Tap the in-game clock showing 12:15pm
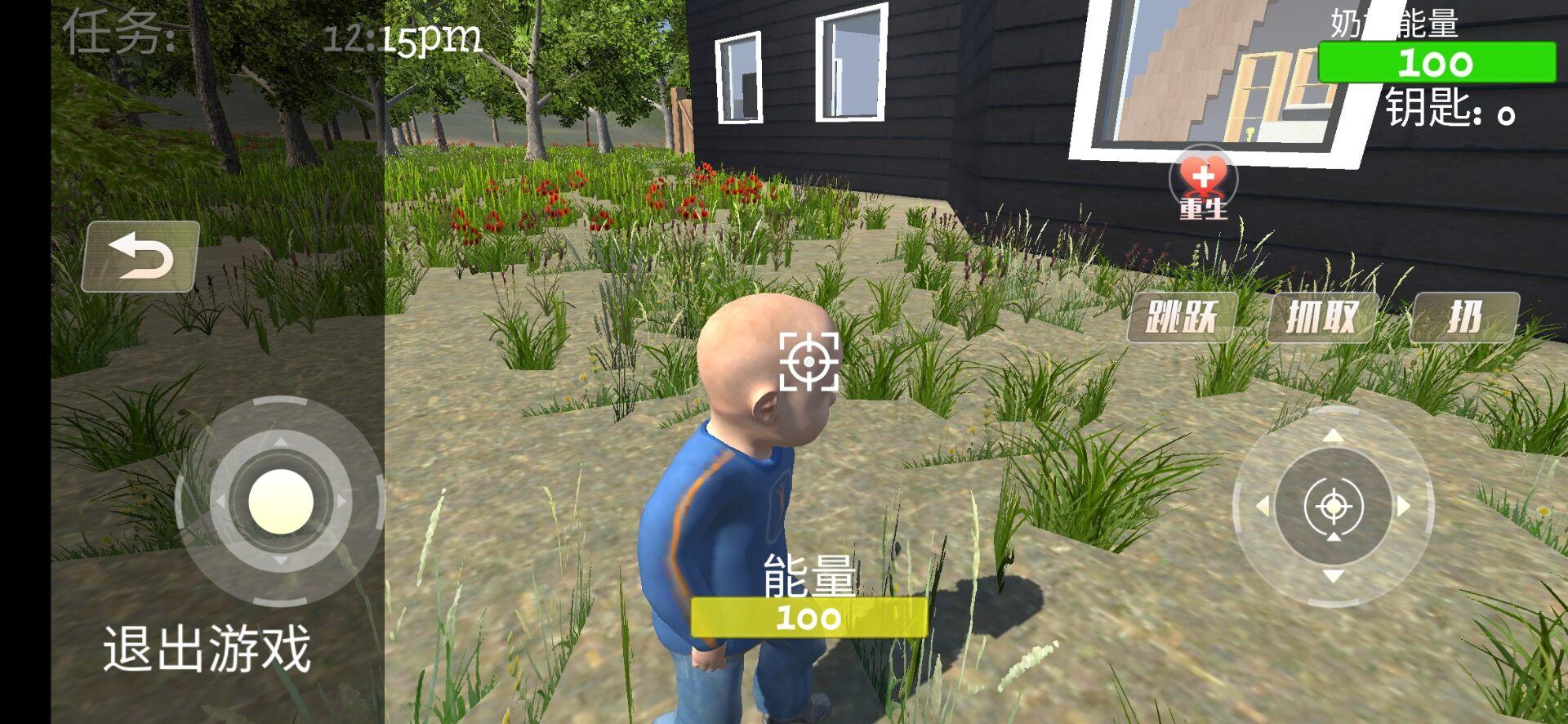The width and height of the screenshot is (1568, 724). [401, 38]
